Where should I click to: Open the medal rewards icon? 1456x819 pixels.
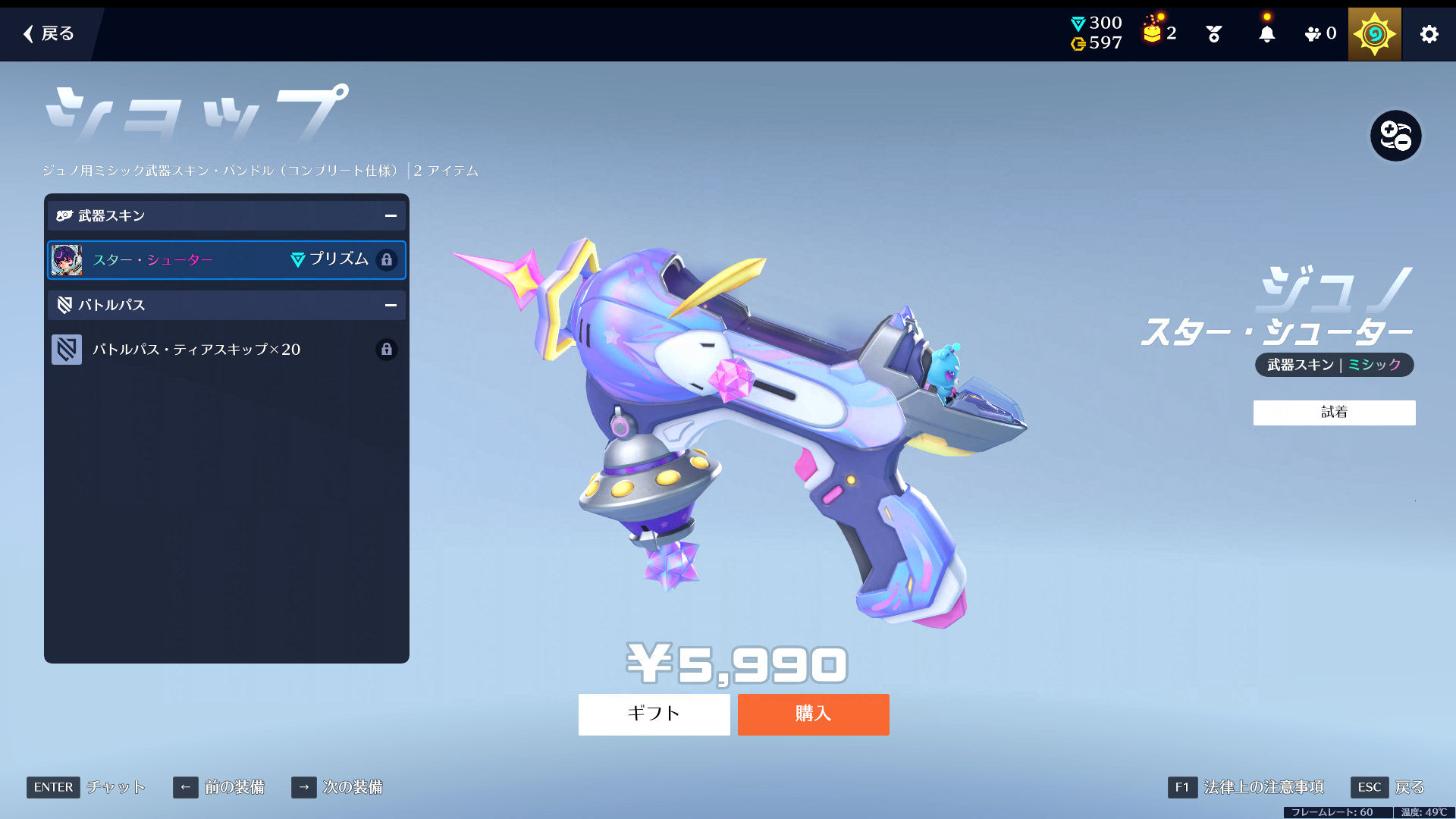pyautogui.click(x=1213, y=34)
